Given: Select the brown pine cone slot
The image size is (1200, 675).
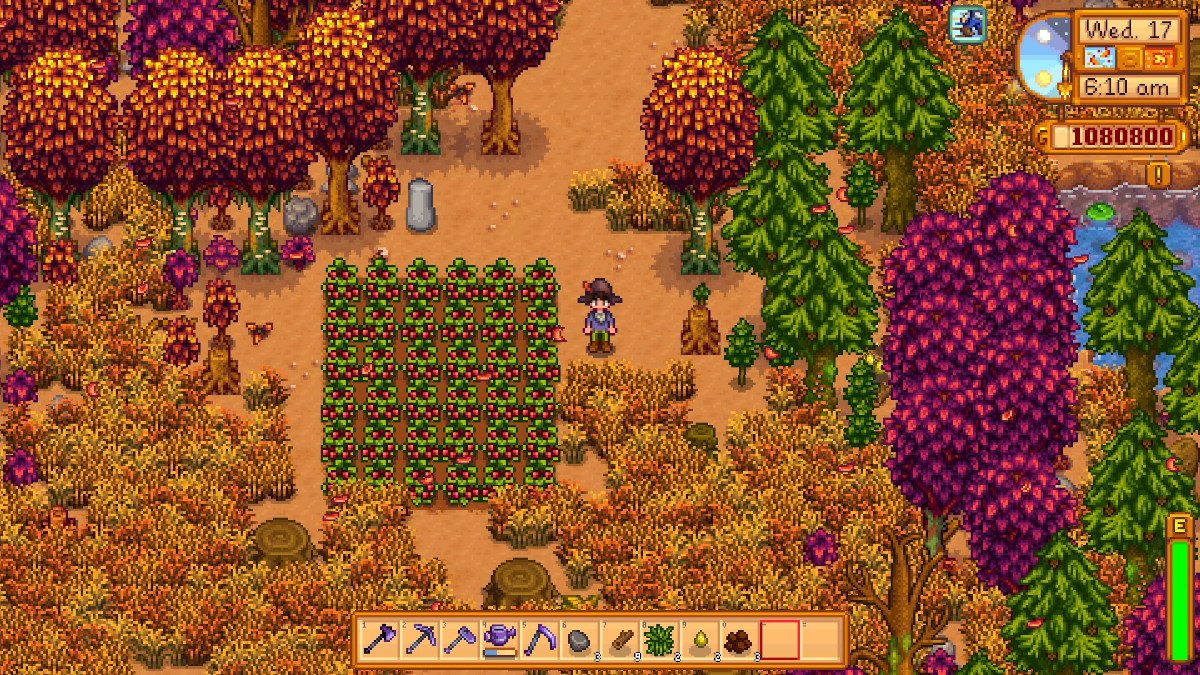Looking at the screenshot, I should [x=740, y=639].
